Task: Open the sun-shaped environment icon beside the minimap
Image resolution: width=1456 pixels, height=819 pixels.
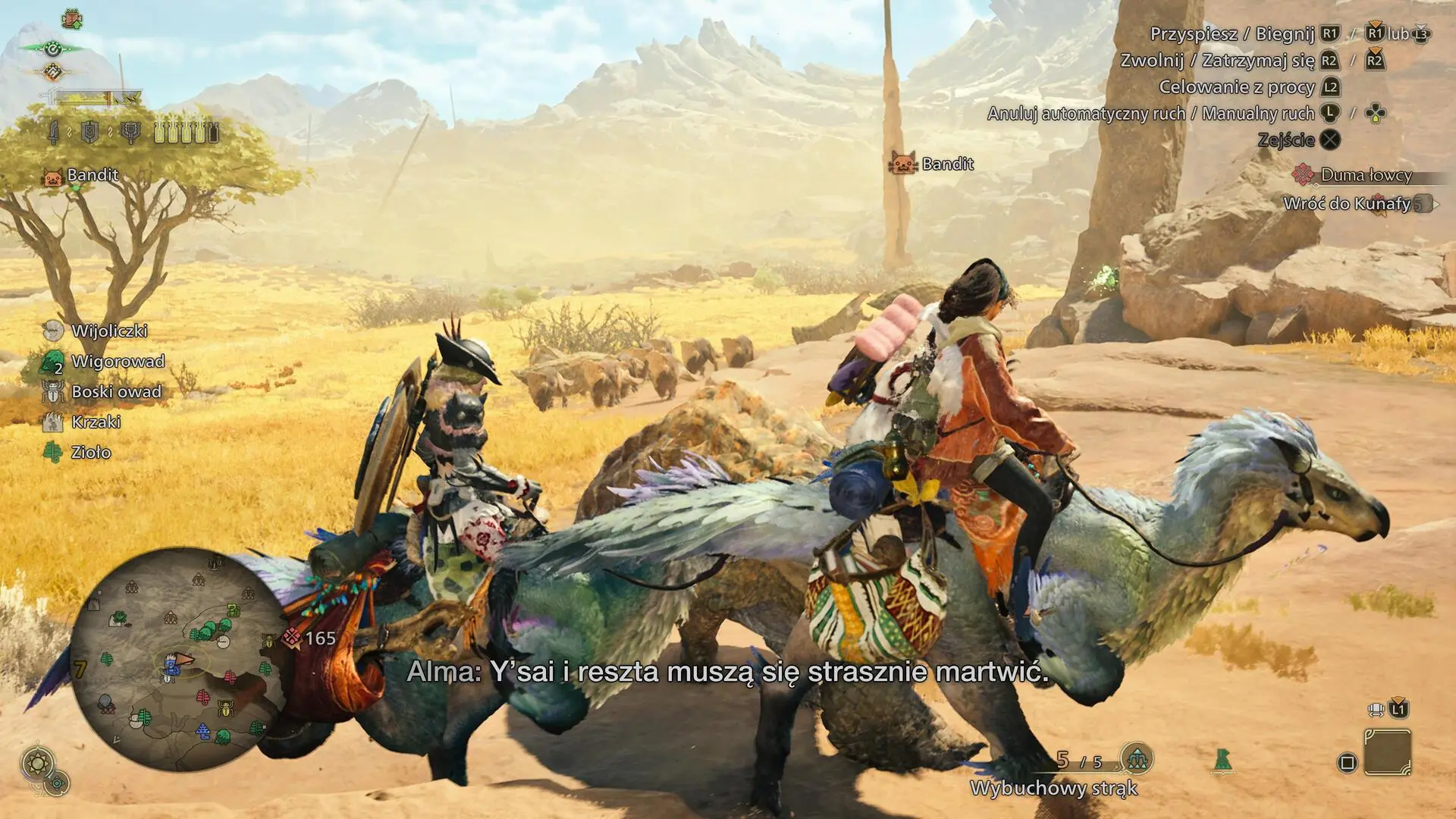Action: point(37,762)
